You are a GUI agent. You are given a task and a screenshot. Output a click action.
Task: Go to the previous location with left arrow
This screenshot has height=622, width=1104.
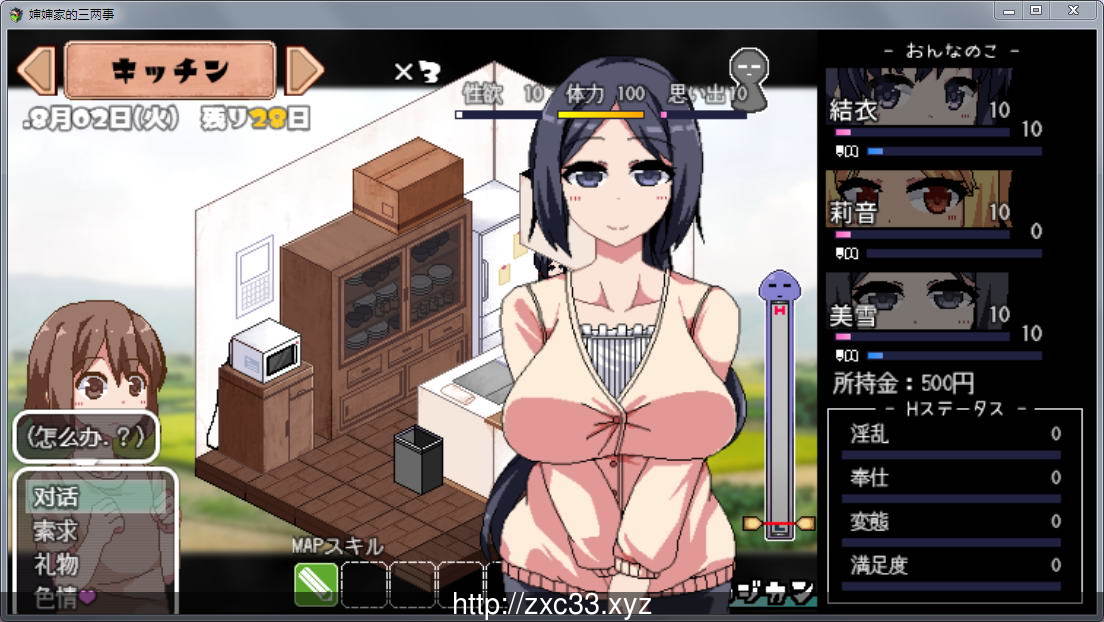pos(37,70)
